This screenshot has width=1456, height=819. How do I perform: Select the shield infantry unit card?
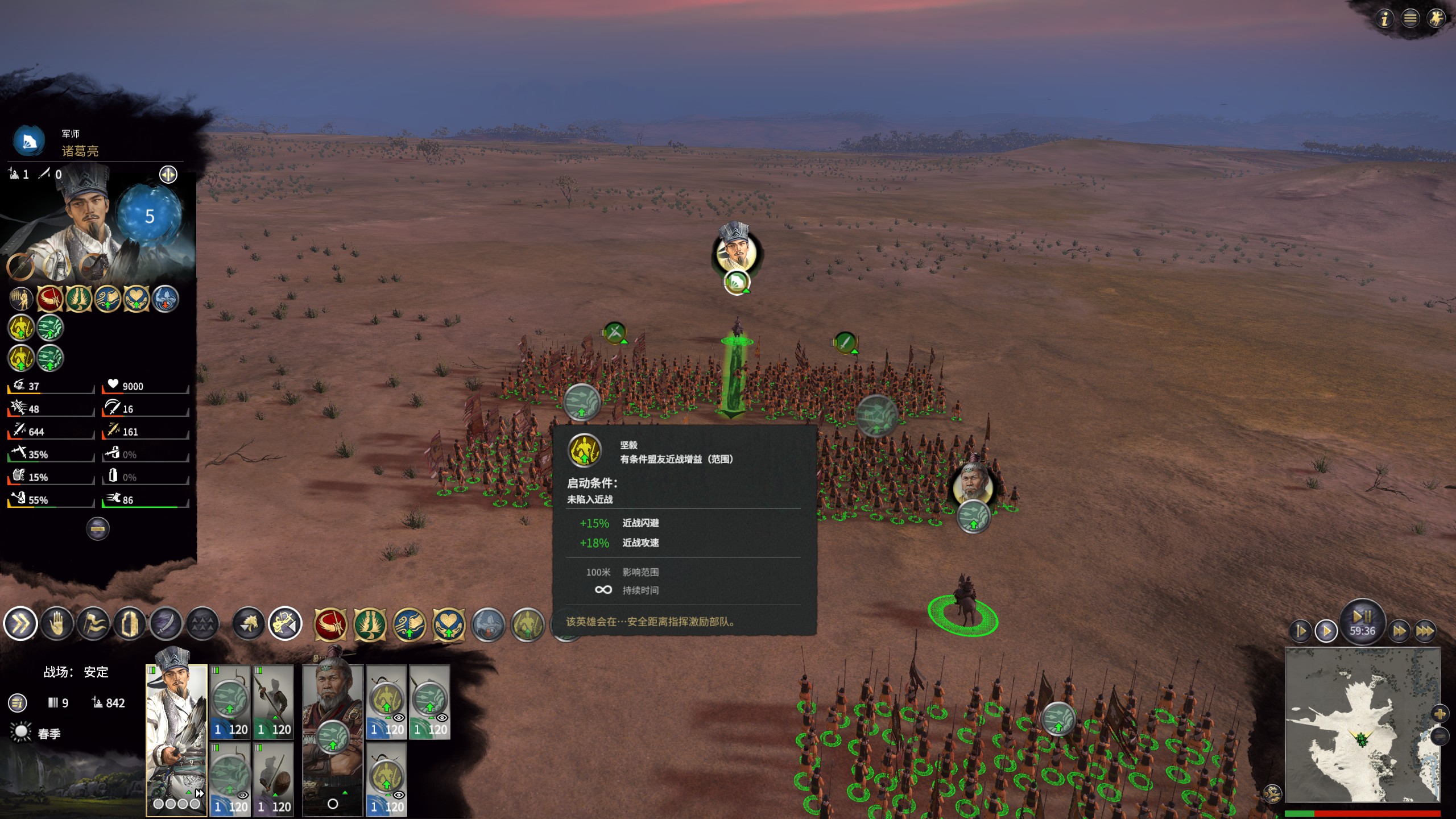tap(274, 779)
